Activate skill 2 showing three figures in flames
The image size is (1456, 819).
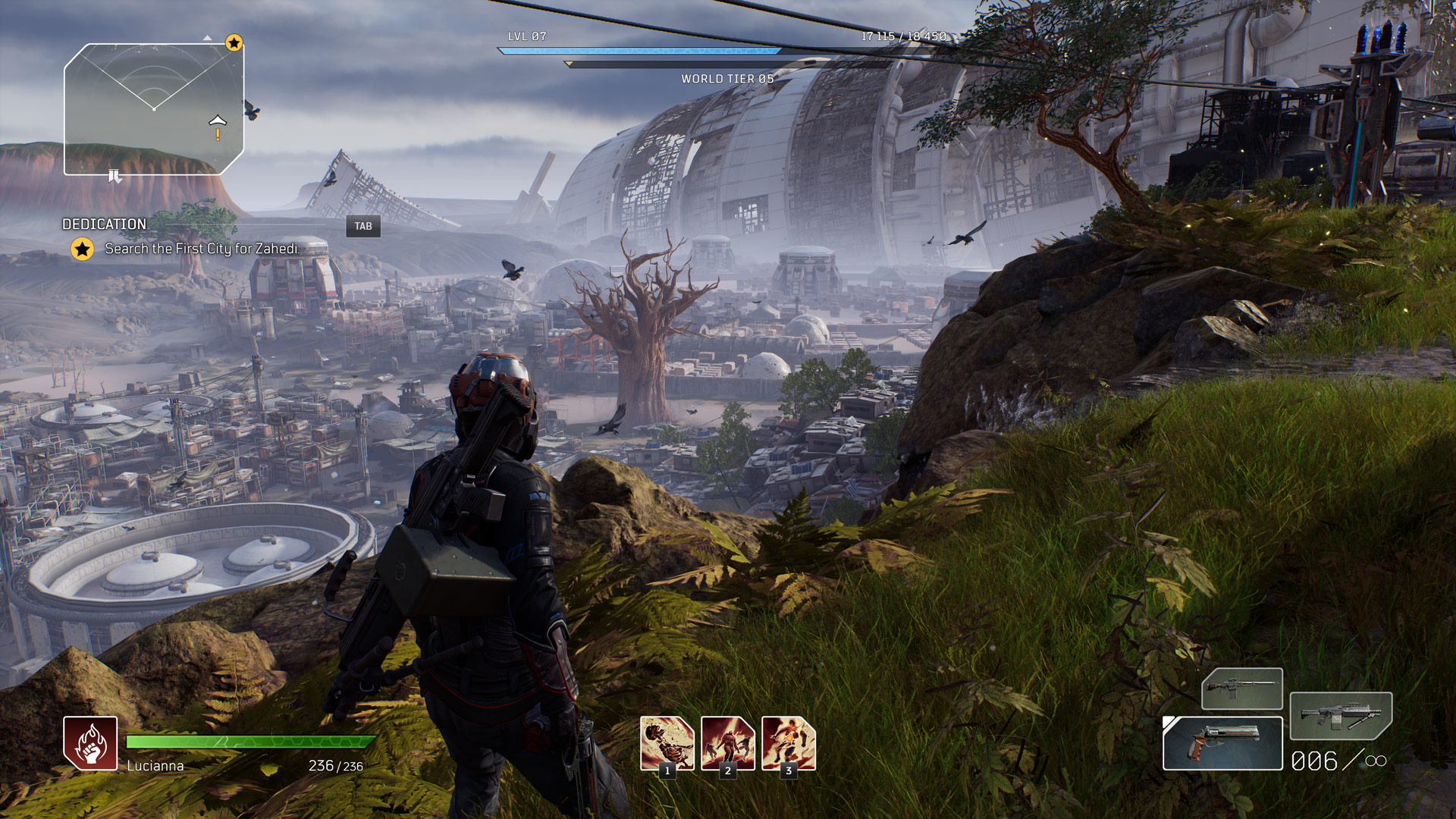727,743
